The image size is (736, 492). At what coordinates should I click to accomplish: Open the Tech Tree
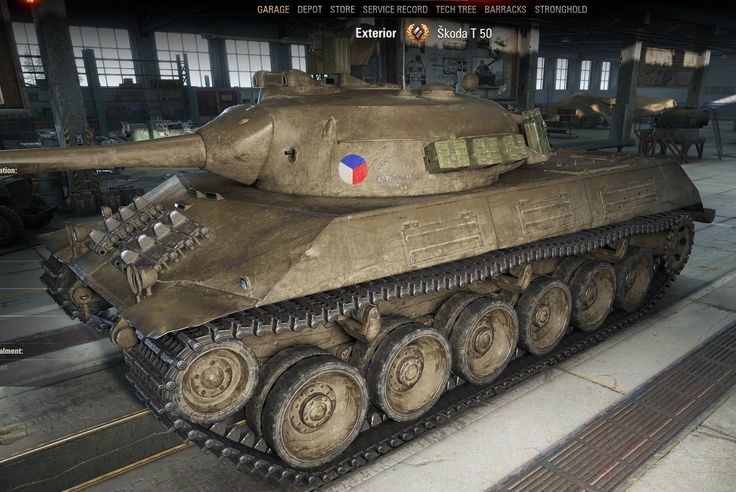pyautogui.click(x=456, y=10)
